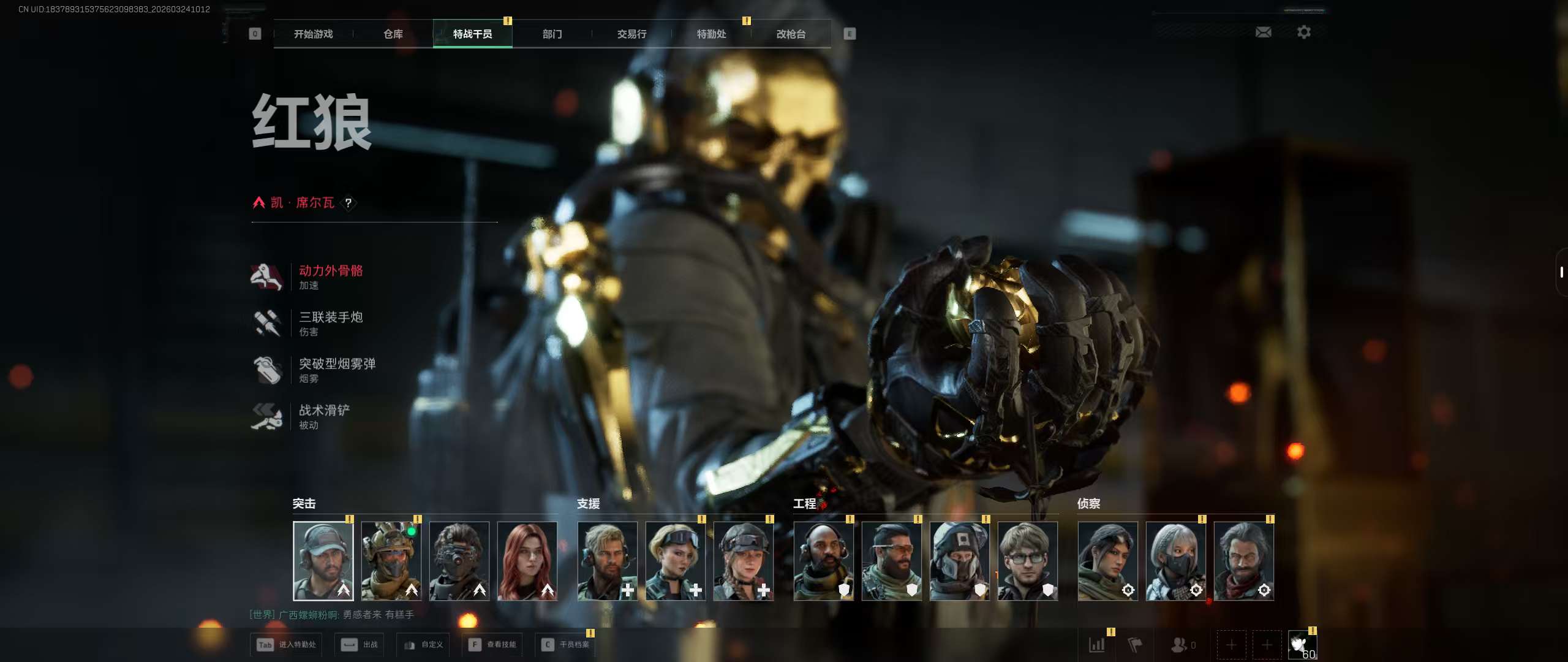Select the engineer operator wearing glasses

click(1027, 560)
